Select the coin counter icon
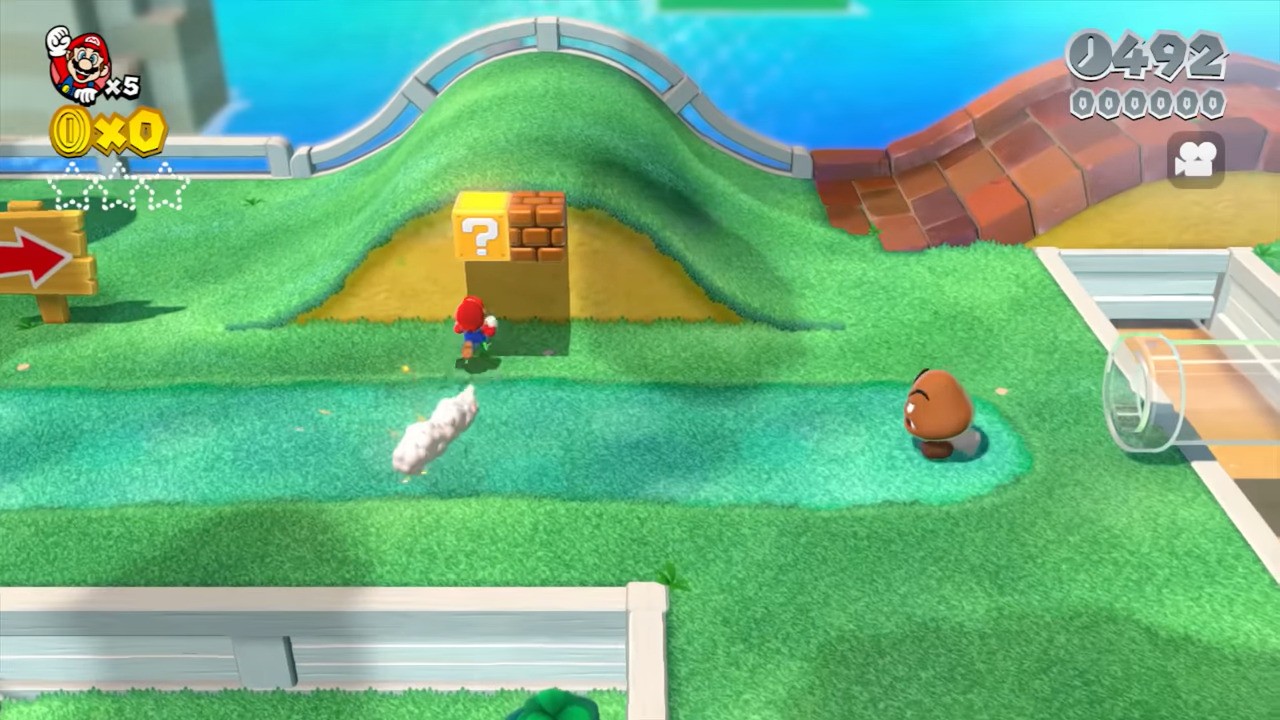Screen dimensions: 1280x720 70,133
